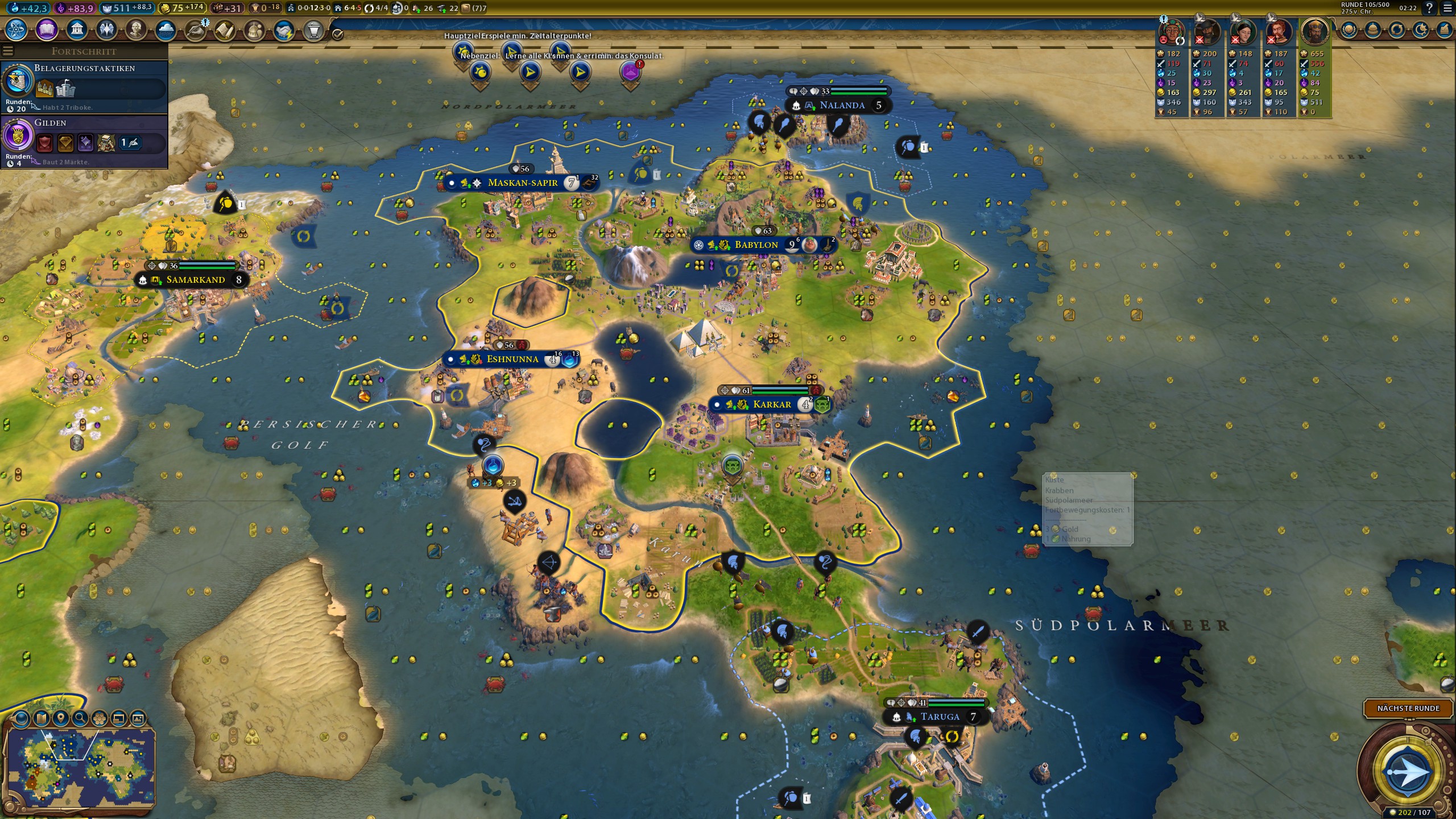Open the climate cloud and rain icon

(166, 30)
